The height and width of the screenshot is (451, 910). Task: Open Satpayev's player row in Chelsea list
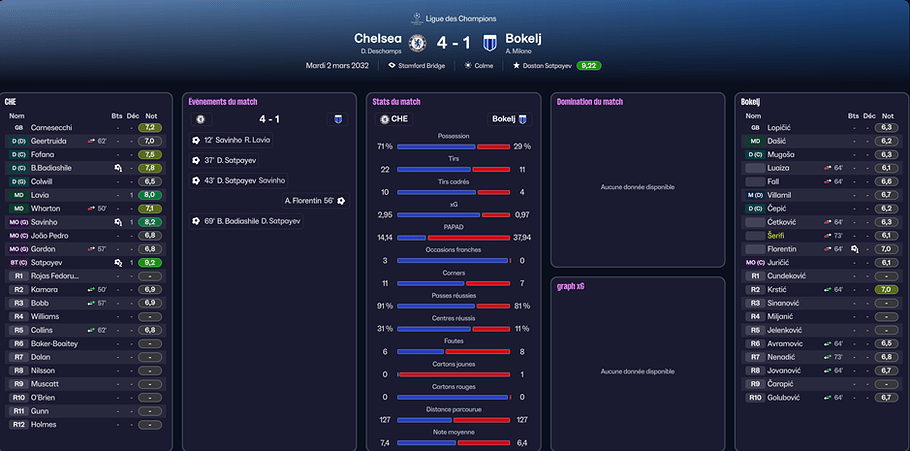[48, 262]
